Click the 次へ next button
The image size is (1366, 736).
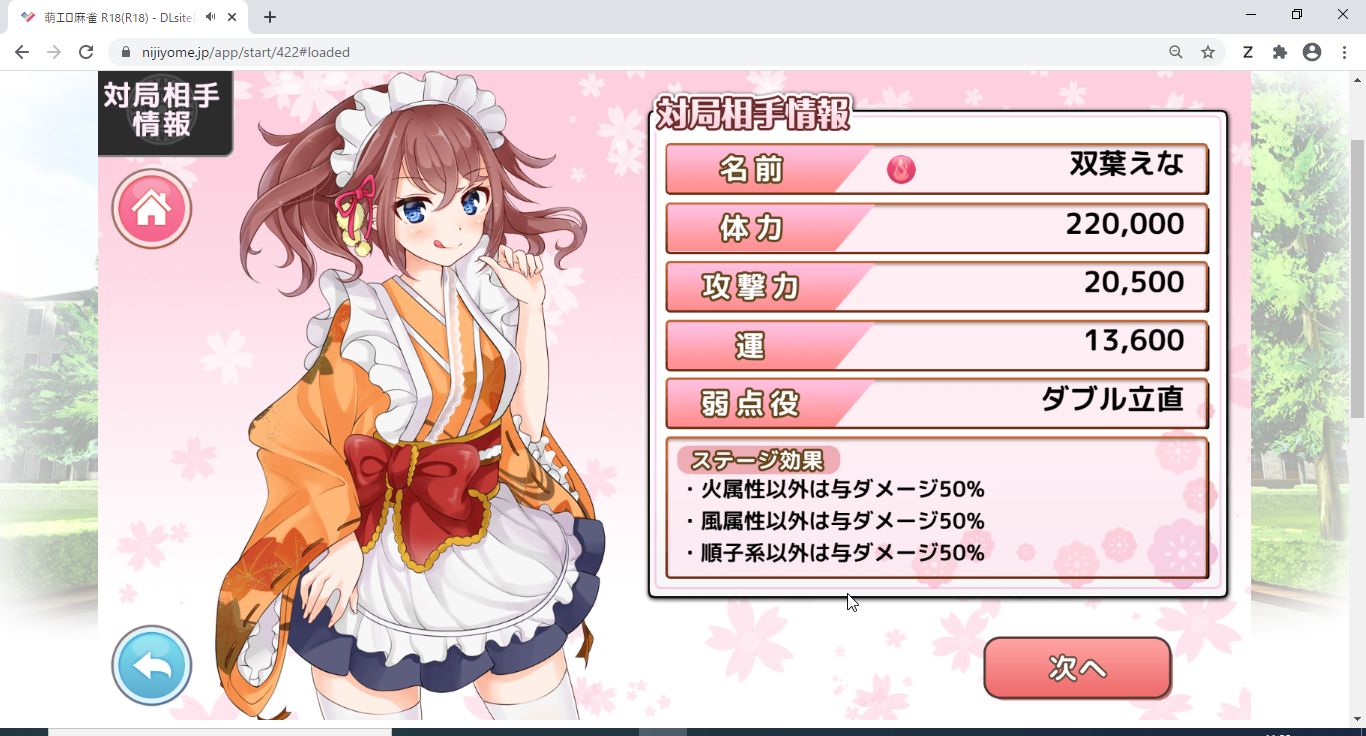tap(1077, 667)
